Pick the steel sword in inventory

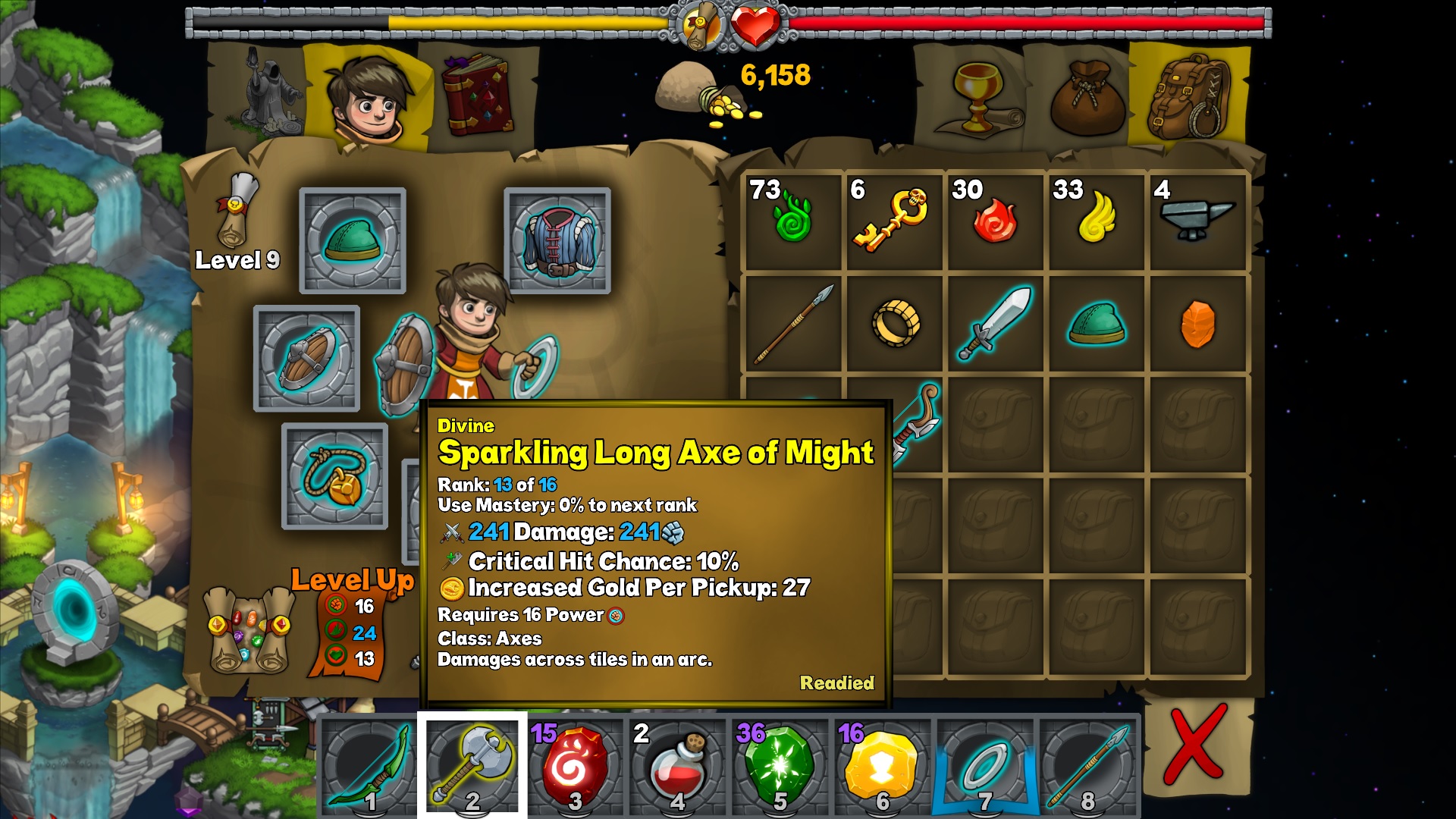click(996, 323)
